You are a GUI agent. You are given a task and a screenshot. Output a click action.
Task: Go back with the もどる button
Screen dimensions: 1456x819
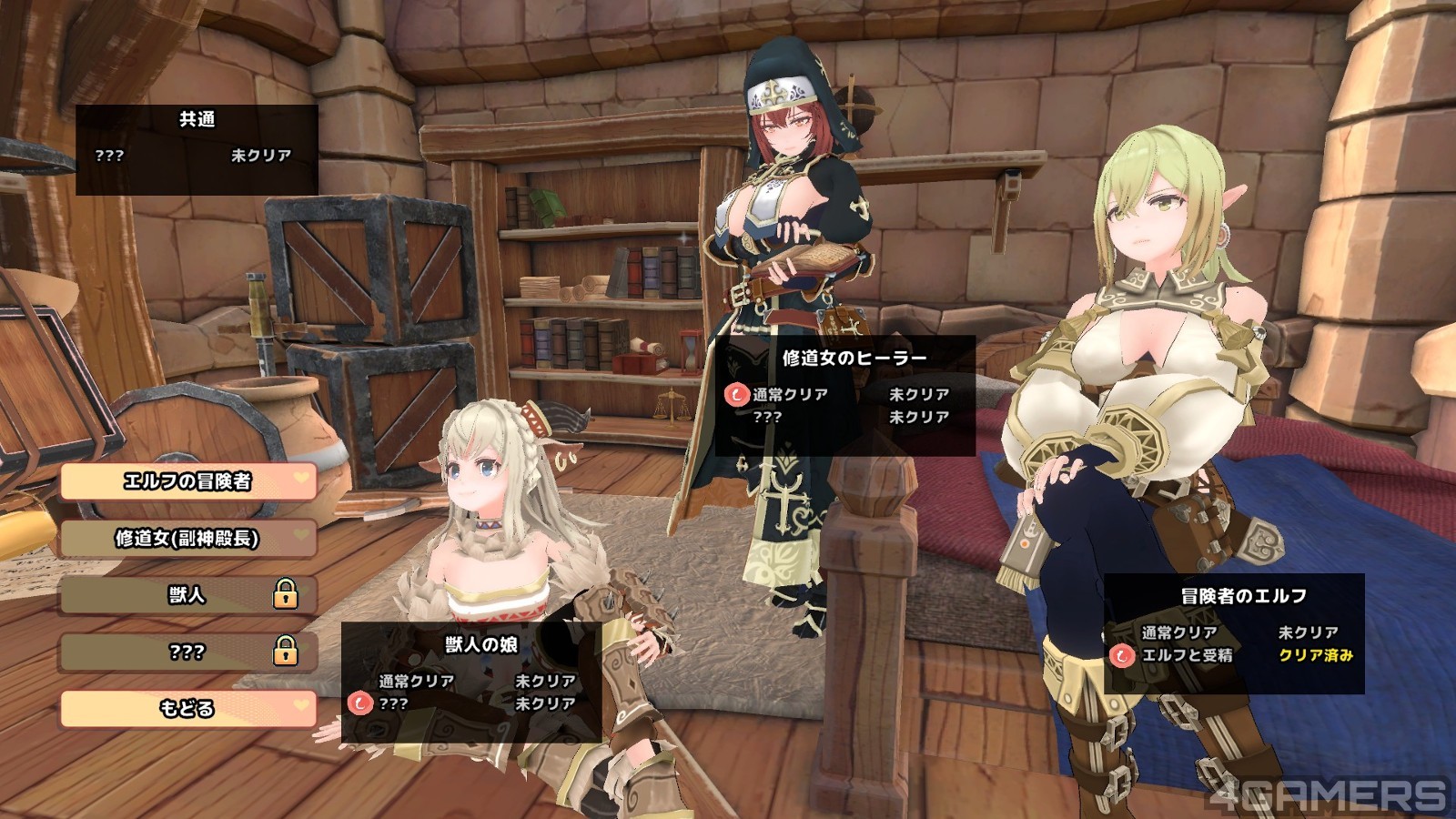[x=187, y=708]
